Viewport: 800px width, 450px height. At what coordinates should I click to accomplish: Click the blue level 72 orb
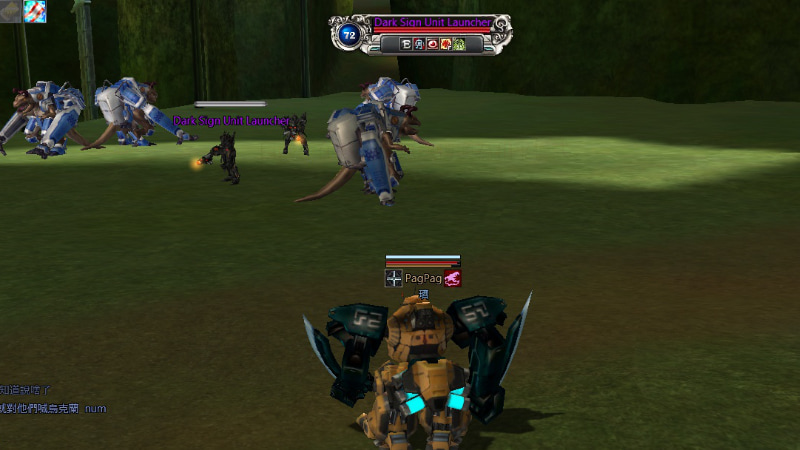tap(349, 35)
